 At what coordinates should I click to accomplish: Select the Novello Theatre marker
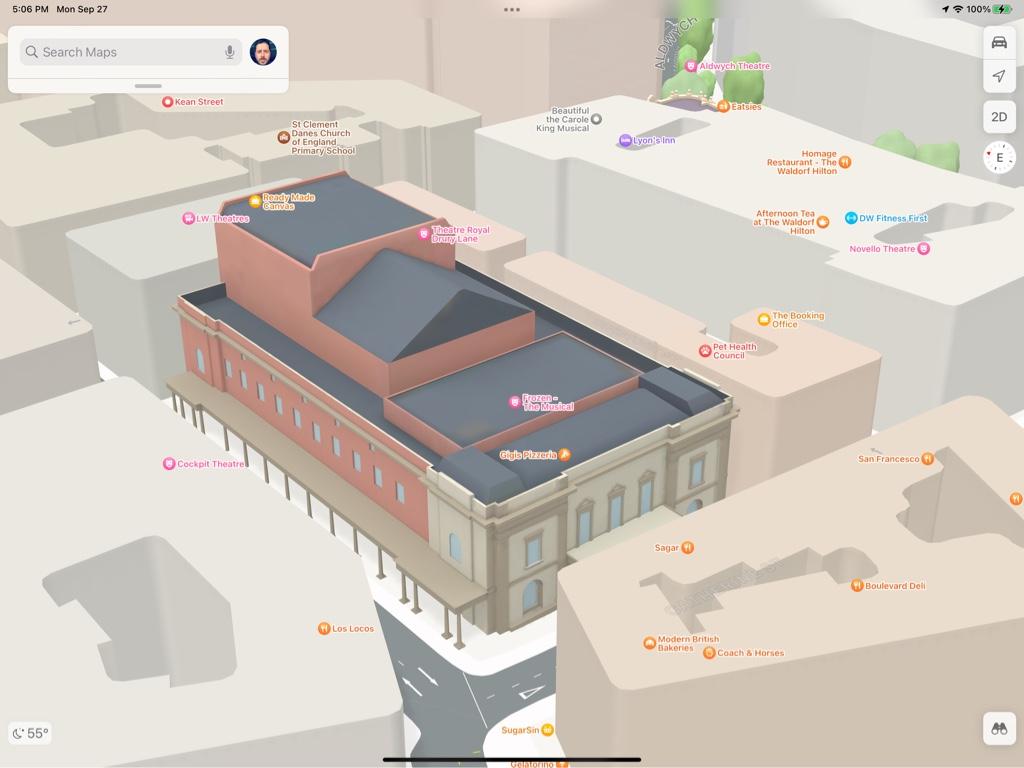923,249
